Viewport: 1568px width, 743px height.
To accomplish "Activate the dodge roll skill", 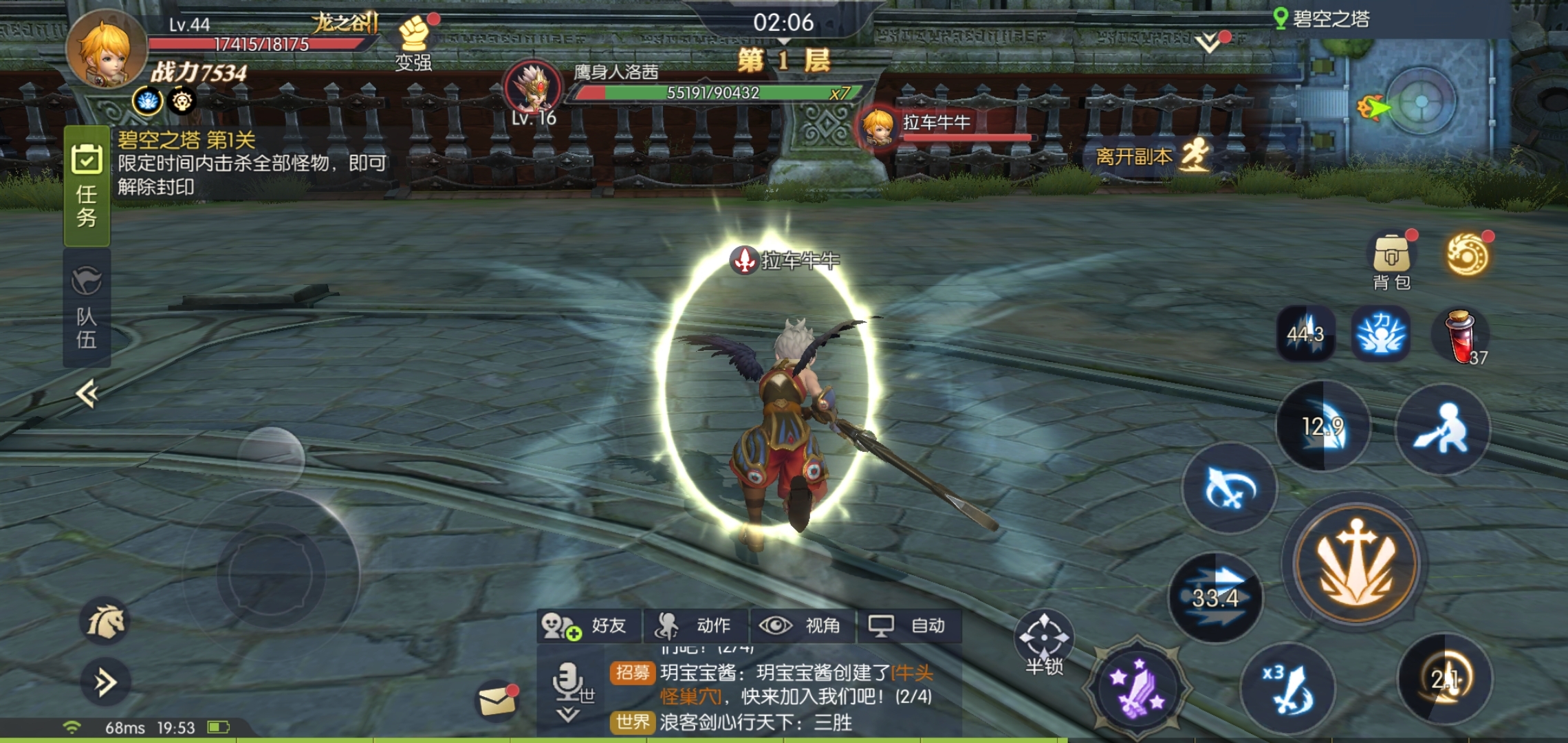I will pos(1442,429).
